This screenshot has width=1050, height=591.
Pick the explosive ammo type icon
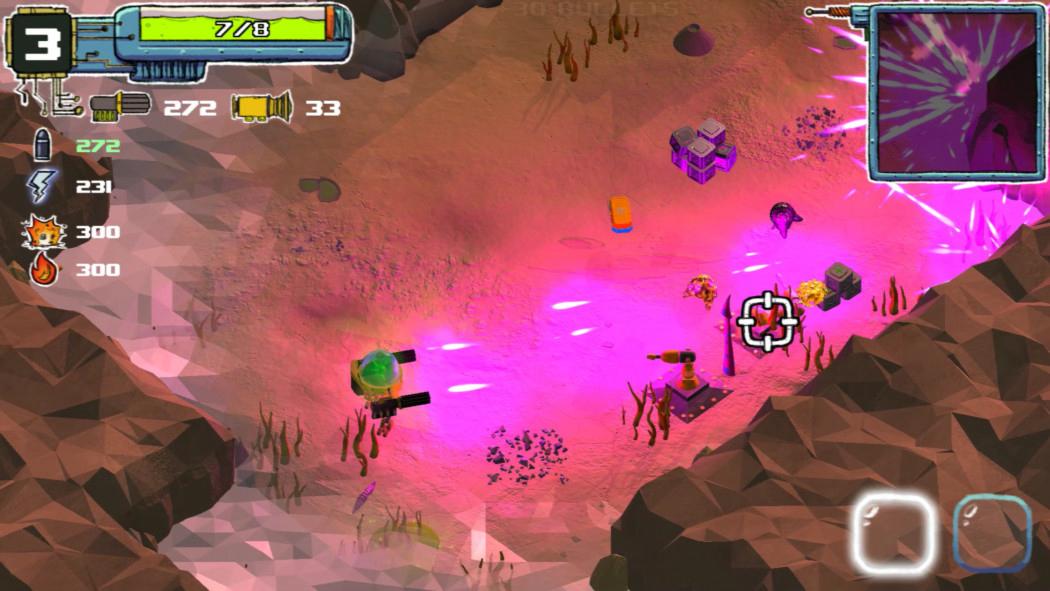(x=44, y=232)
